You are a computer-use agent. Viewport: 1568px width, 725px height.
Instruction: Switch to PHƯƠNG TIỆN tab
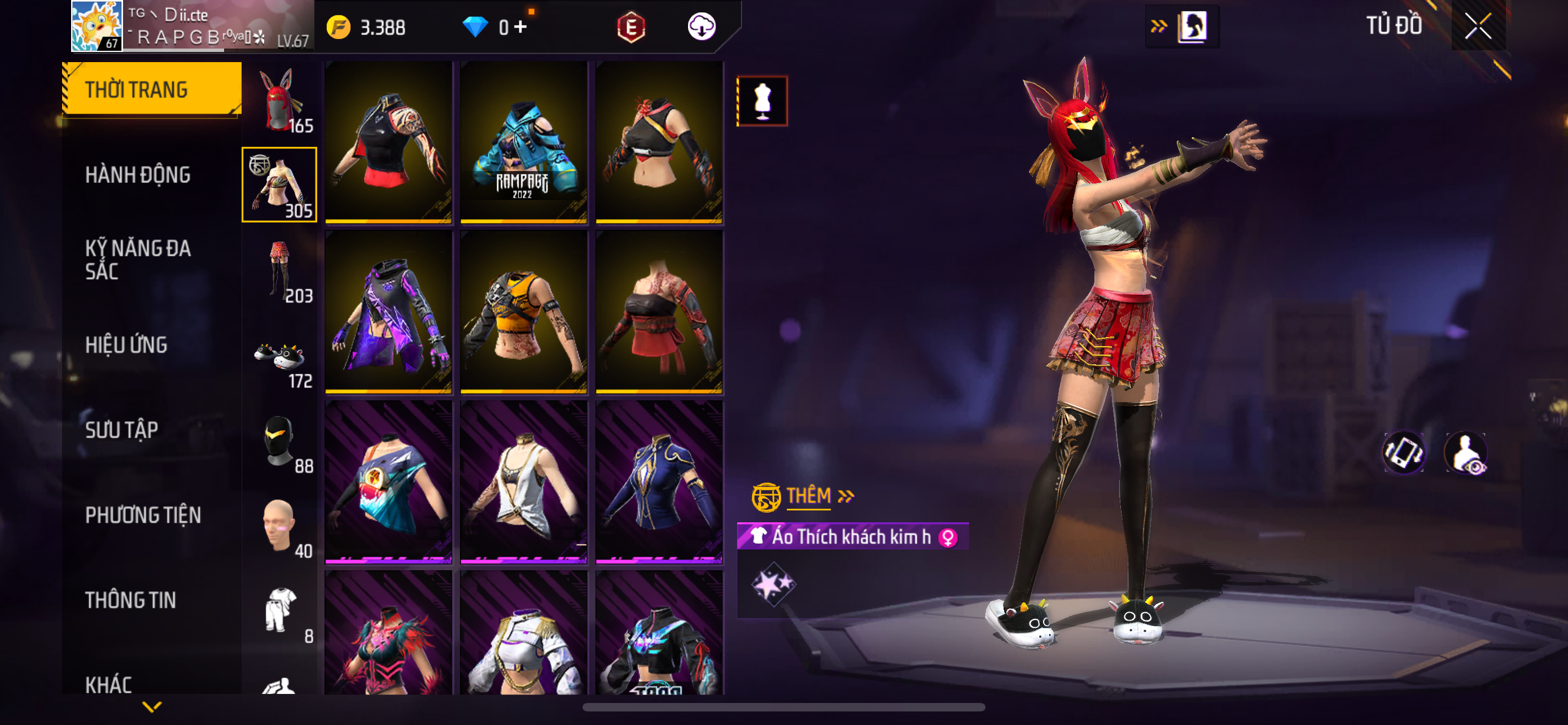pos(142,515)
